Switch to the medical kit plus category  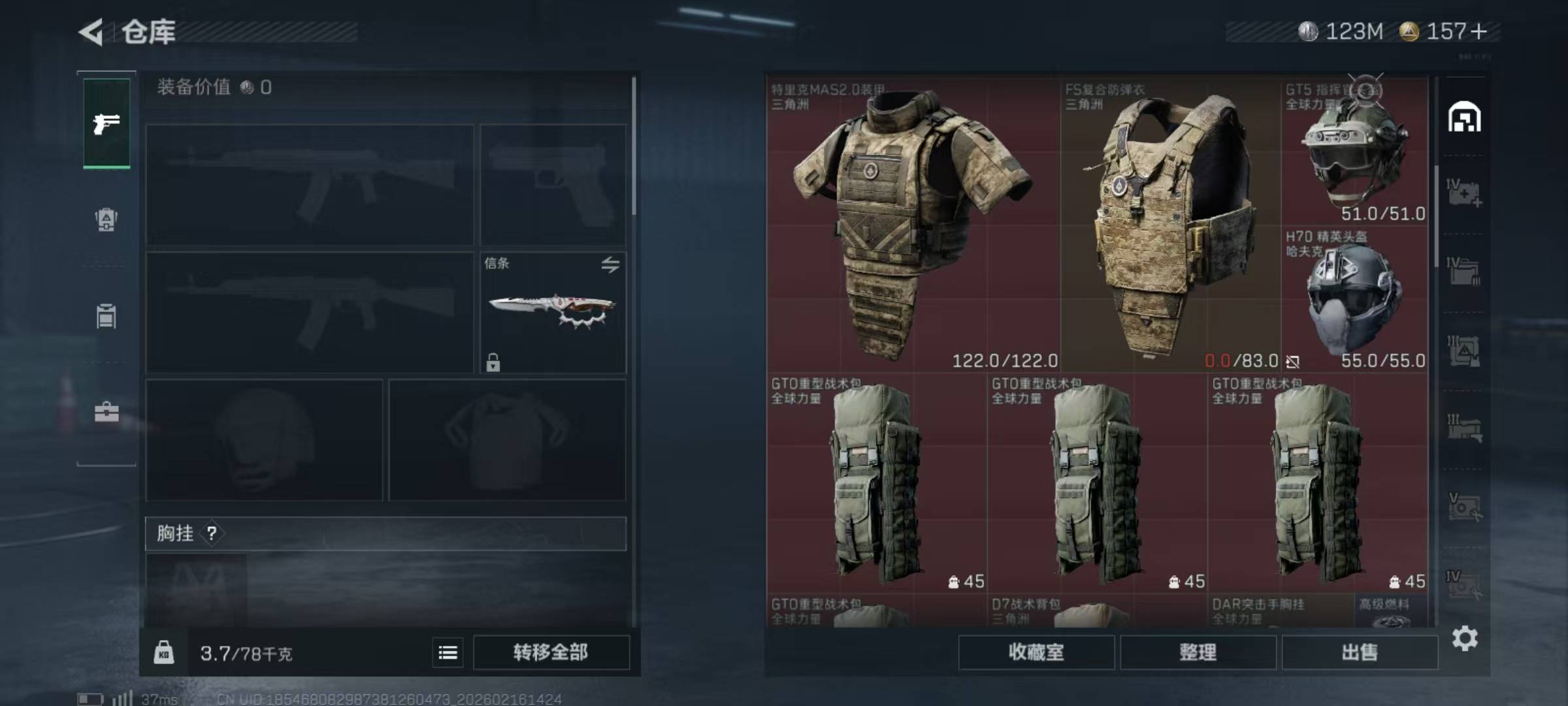pyautogui.click(x=1464, y=193)
